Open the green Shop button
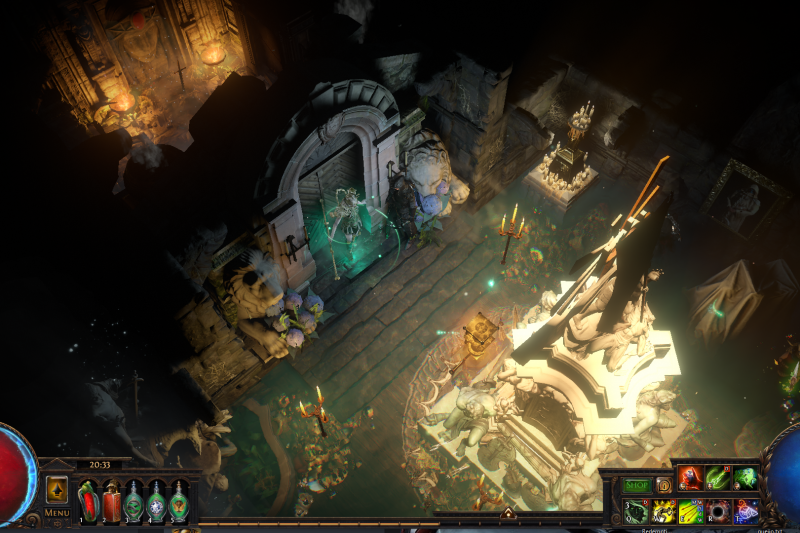800x533 pixels. point(637,485)
